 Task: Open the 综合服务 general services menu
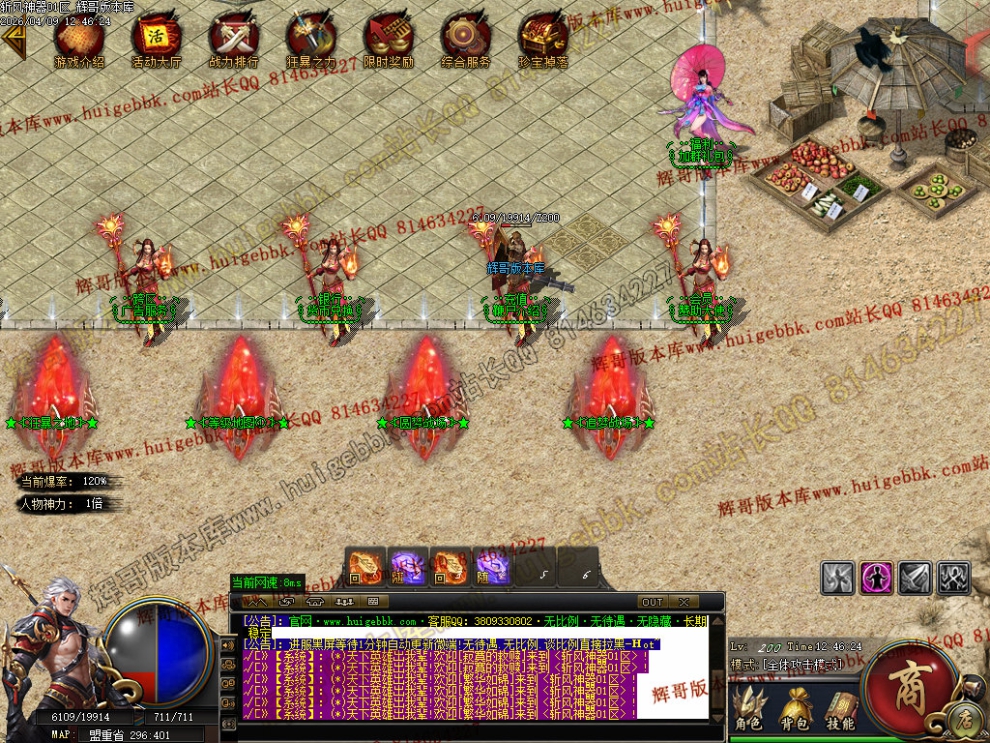tap(465, 38)
